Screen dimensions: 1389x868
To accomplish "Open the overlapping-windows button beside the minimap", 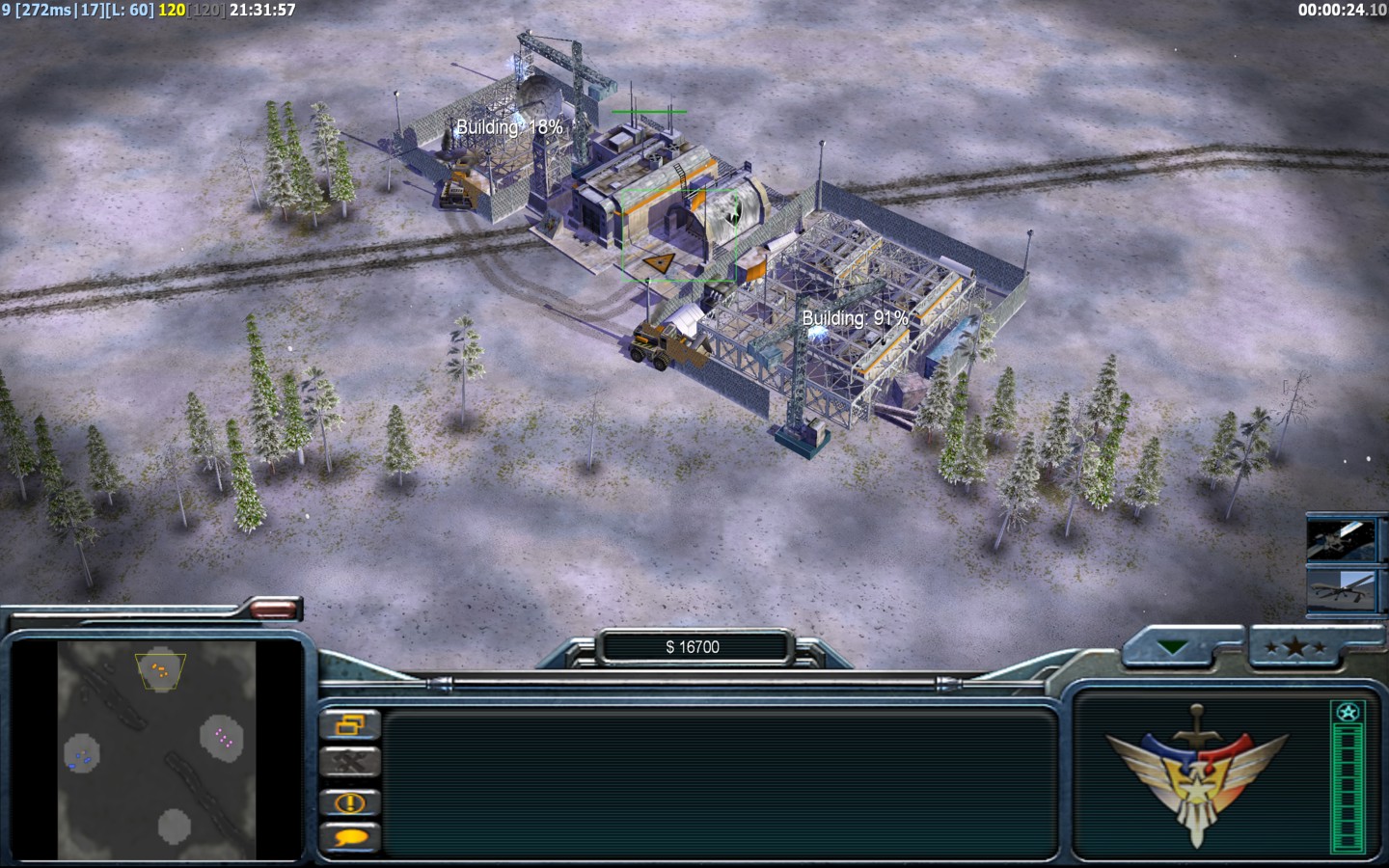I will [349, 724].
